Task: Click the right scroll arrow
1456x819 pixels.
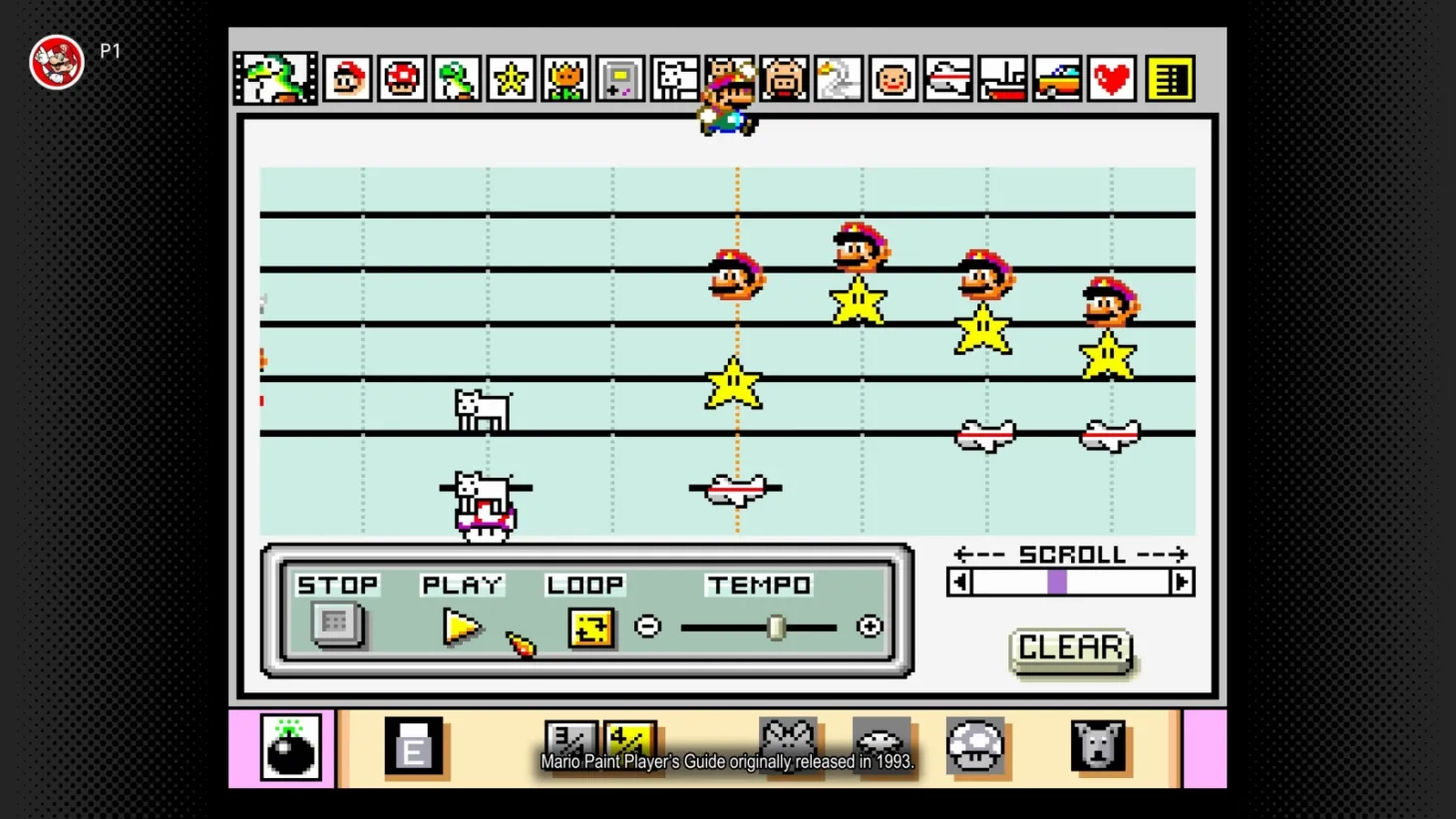Action: [x=1183, y=582]
